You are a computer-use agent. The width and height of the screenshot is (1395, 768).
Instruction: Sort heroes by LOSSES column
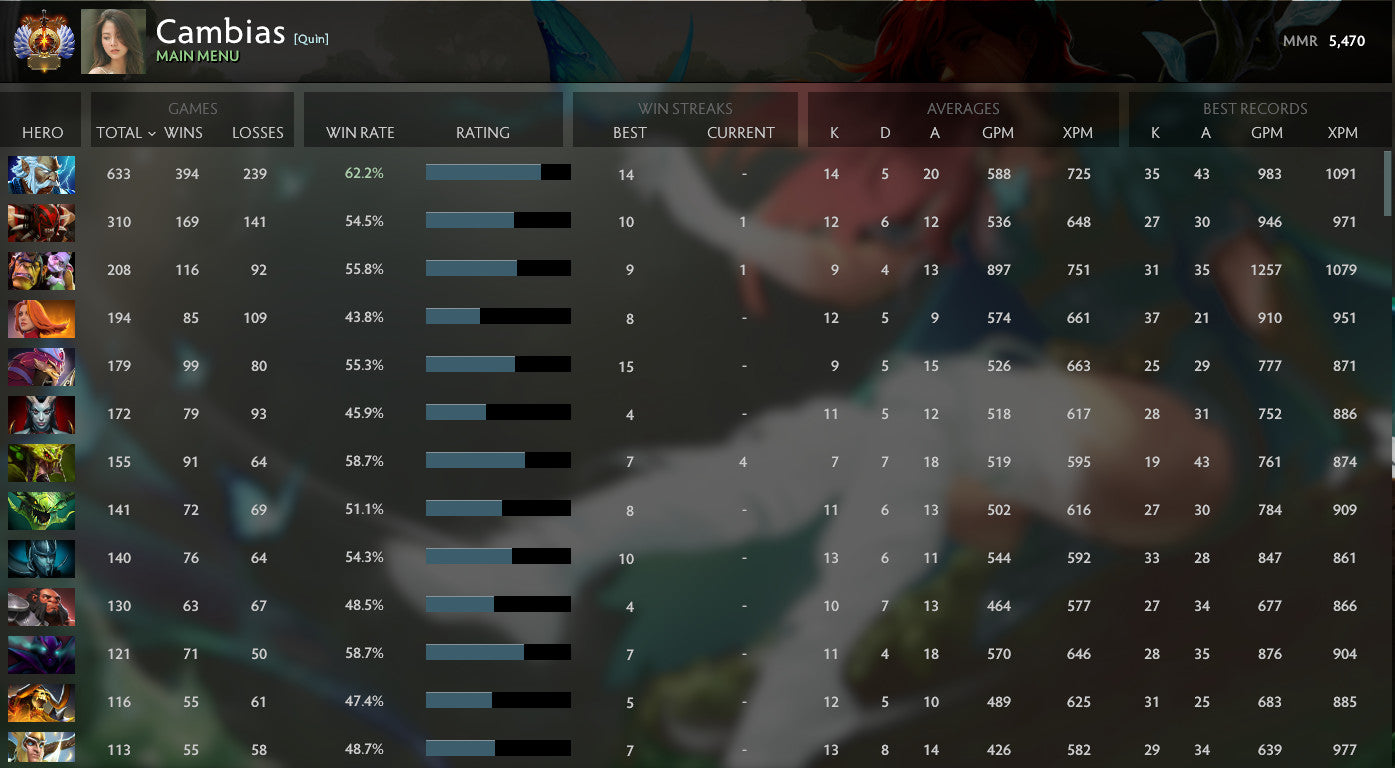click(258, 132)
